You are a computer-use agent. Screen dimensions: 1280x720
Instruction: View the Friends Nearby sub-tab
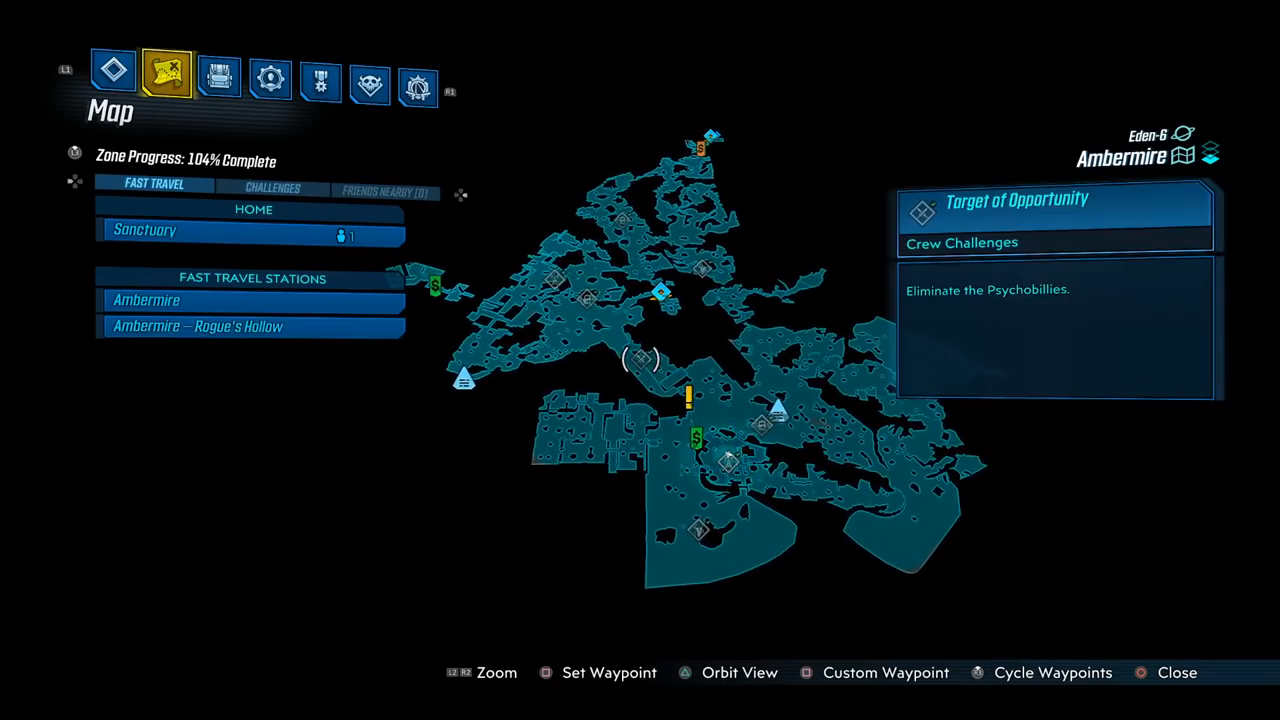[x=385, y=192]
